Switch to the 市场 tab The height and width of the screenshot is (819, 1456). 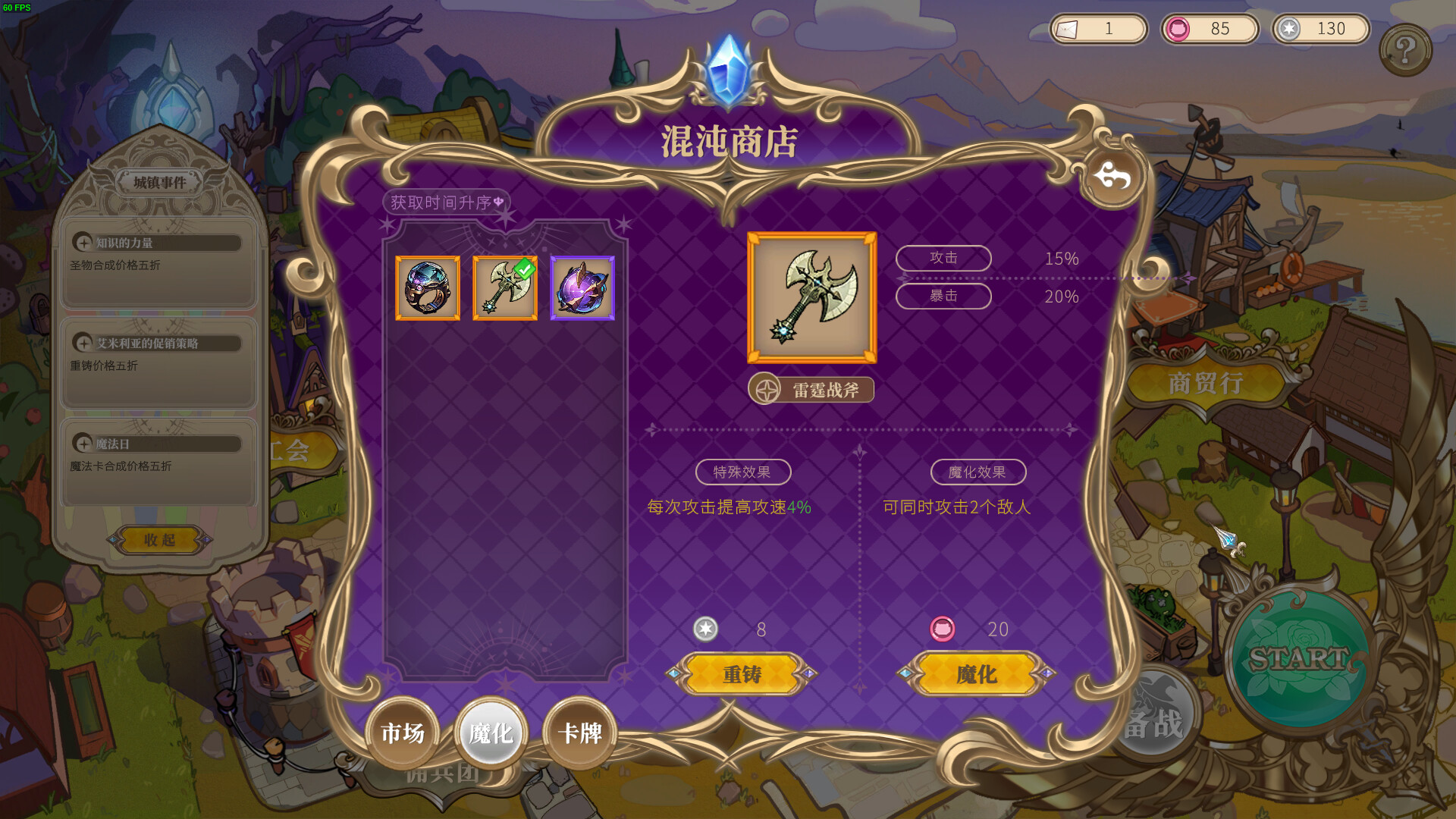point(404,733)
